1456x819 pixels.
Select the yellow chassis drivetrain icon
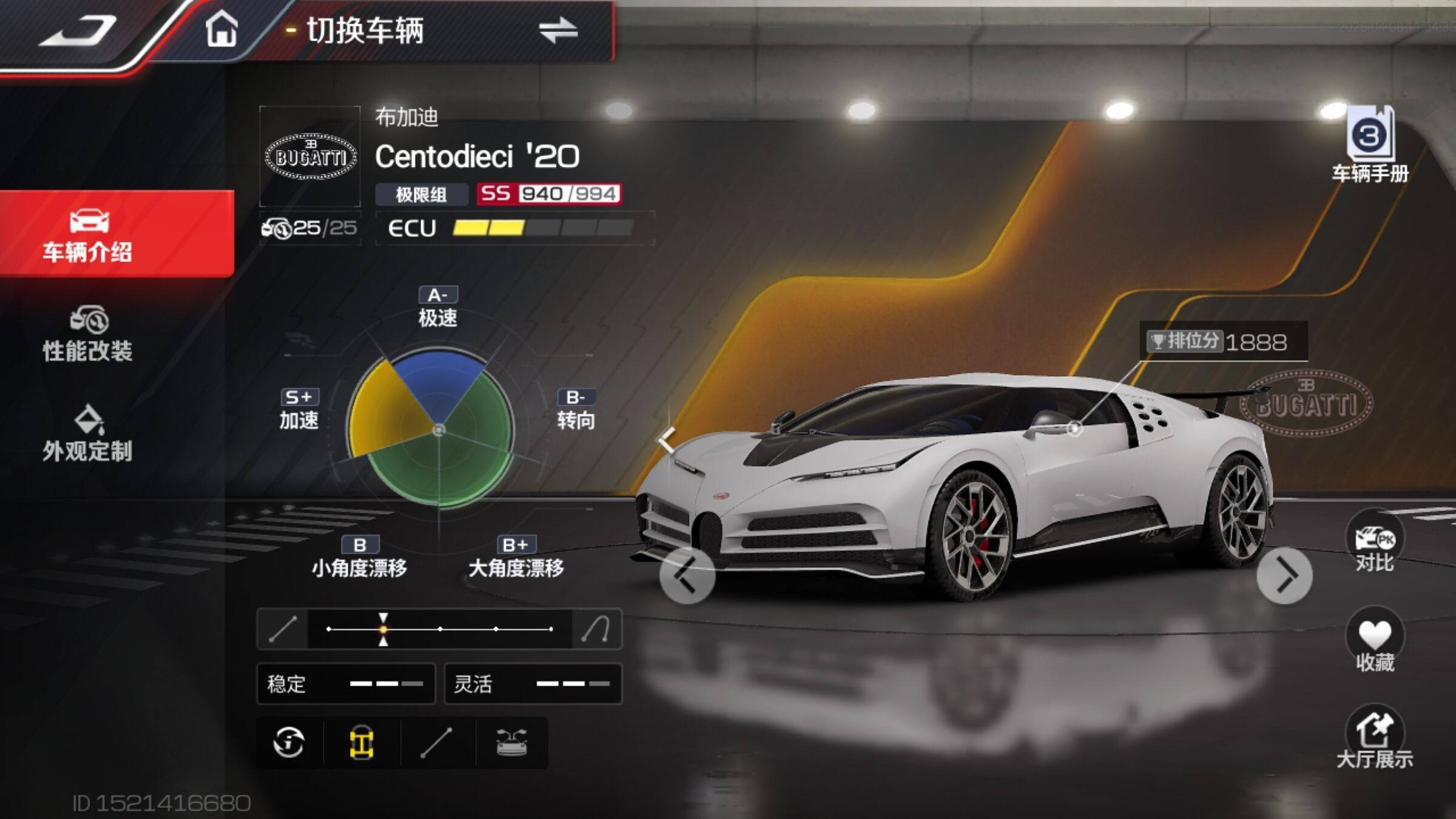click(362, 743)
